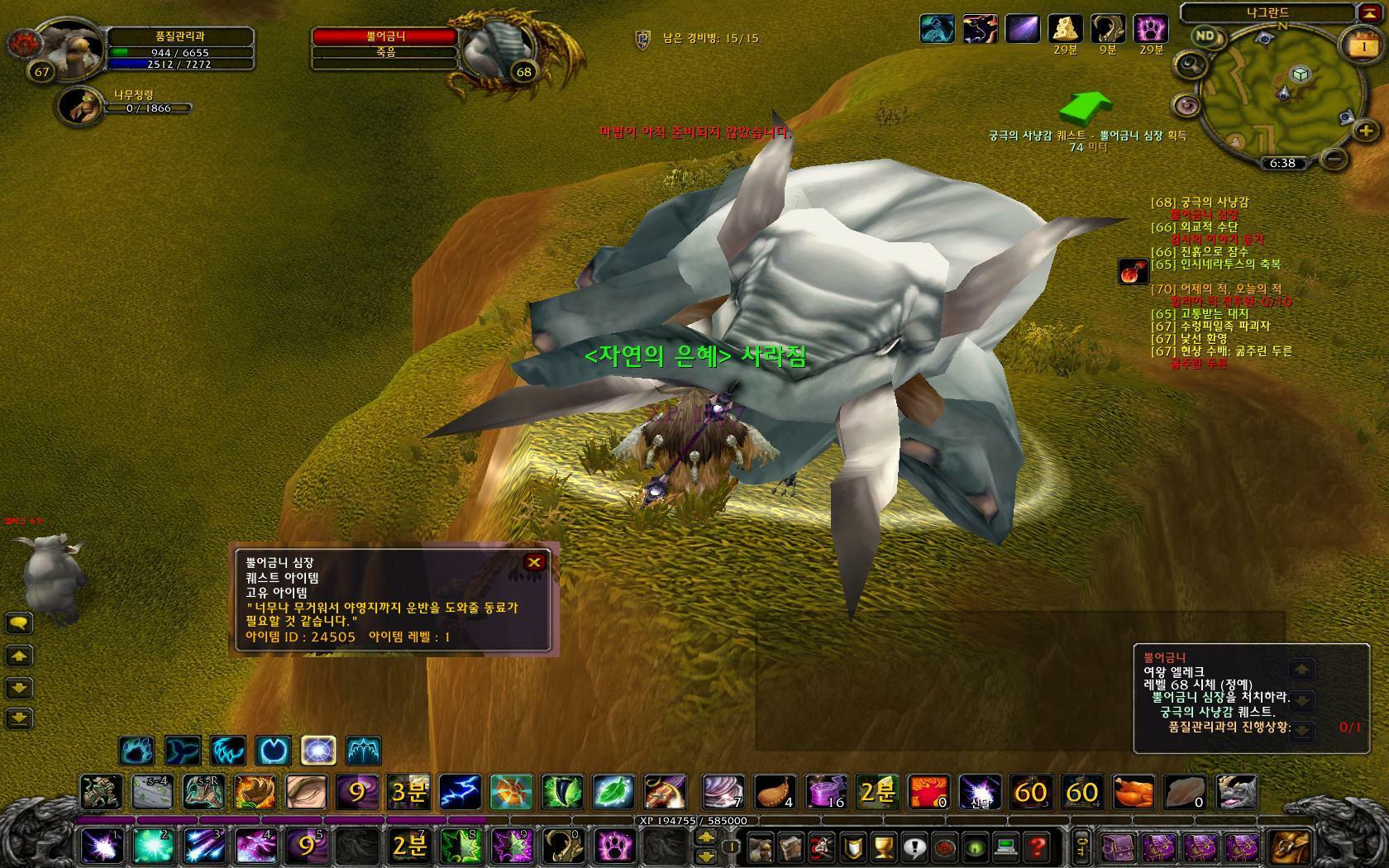This screenshot has width=1389, height=868.
Task: Open the backpack bag slot
Action: [1289, 847]
